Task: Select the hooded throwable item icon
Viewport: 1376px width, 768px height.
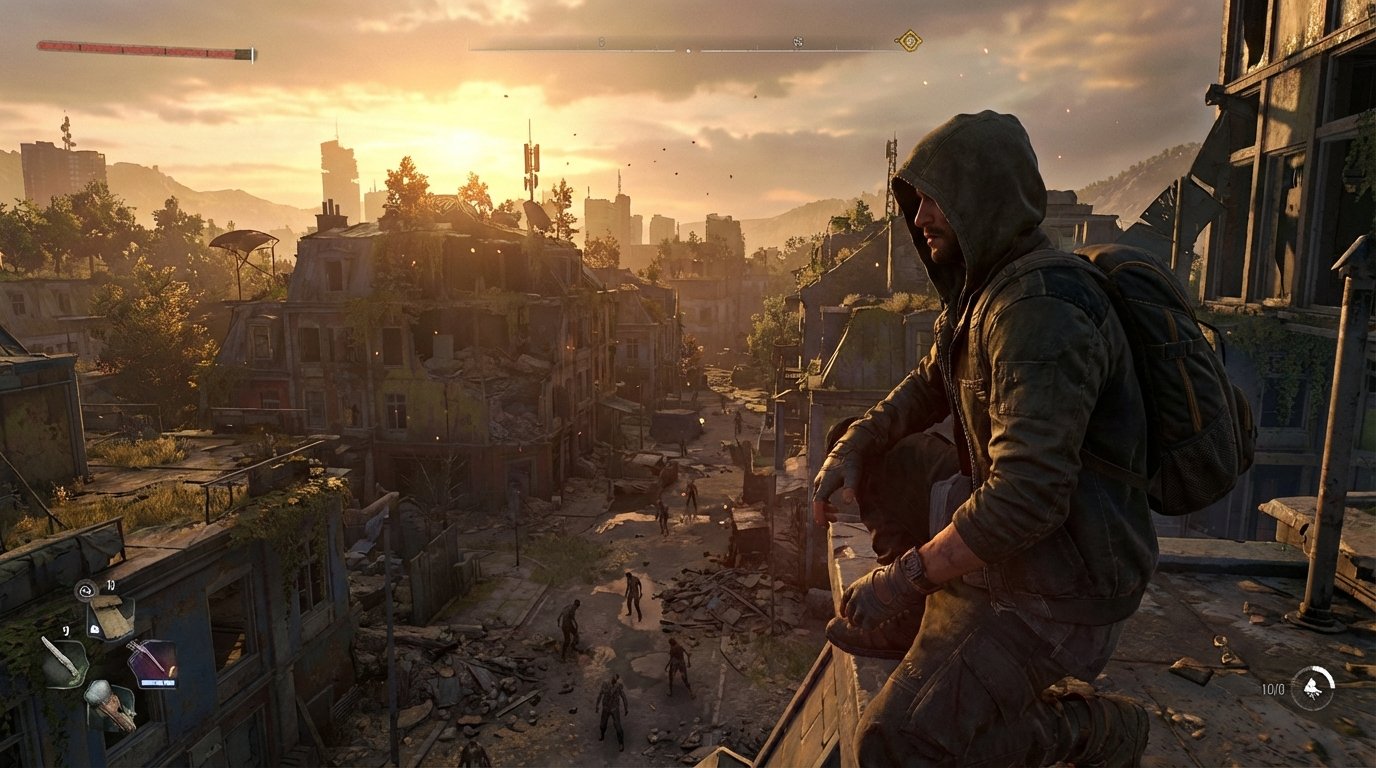Action: pos(1315,685)
